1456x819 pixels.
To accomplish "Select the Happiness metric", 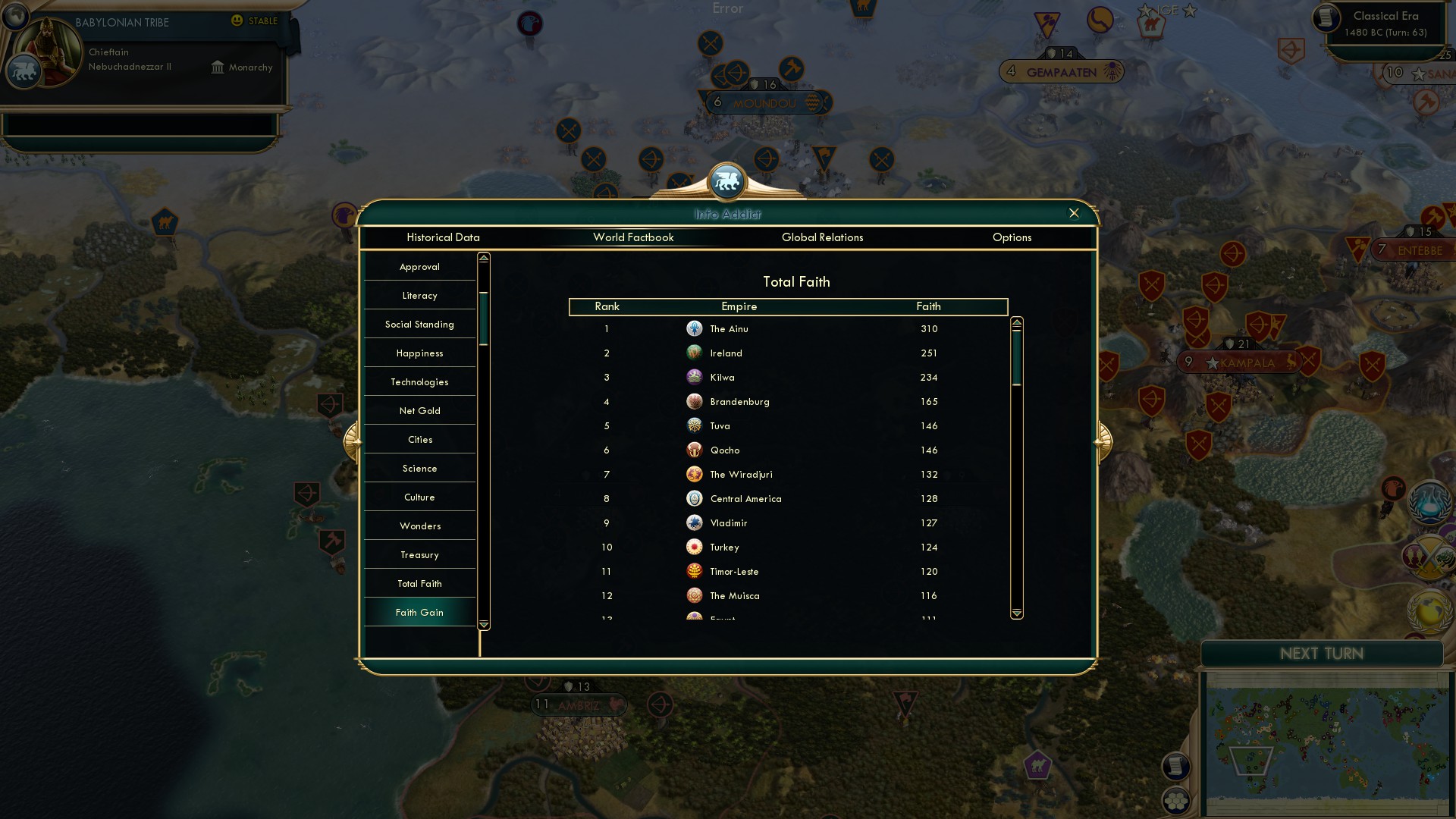I will click(x=419, y=353).
